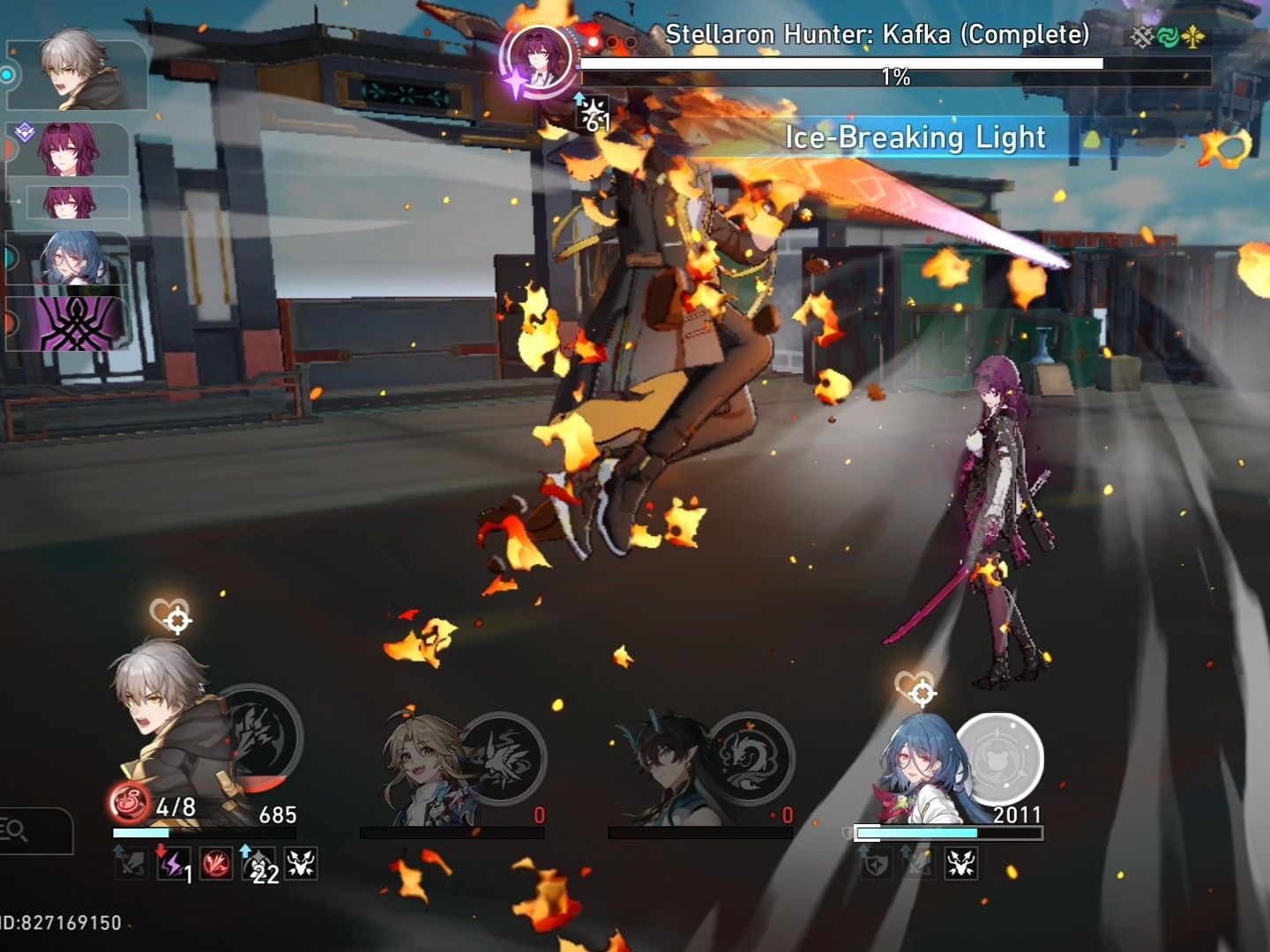Select the Physical weakness icon above Kafka's HP bar
Image resolution: width=1270 pixels, height=952 pixels.
1141,36
